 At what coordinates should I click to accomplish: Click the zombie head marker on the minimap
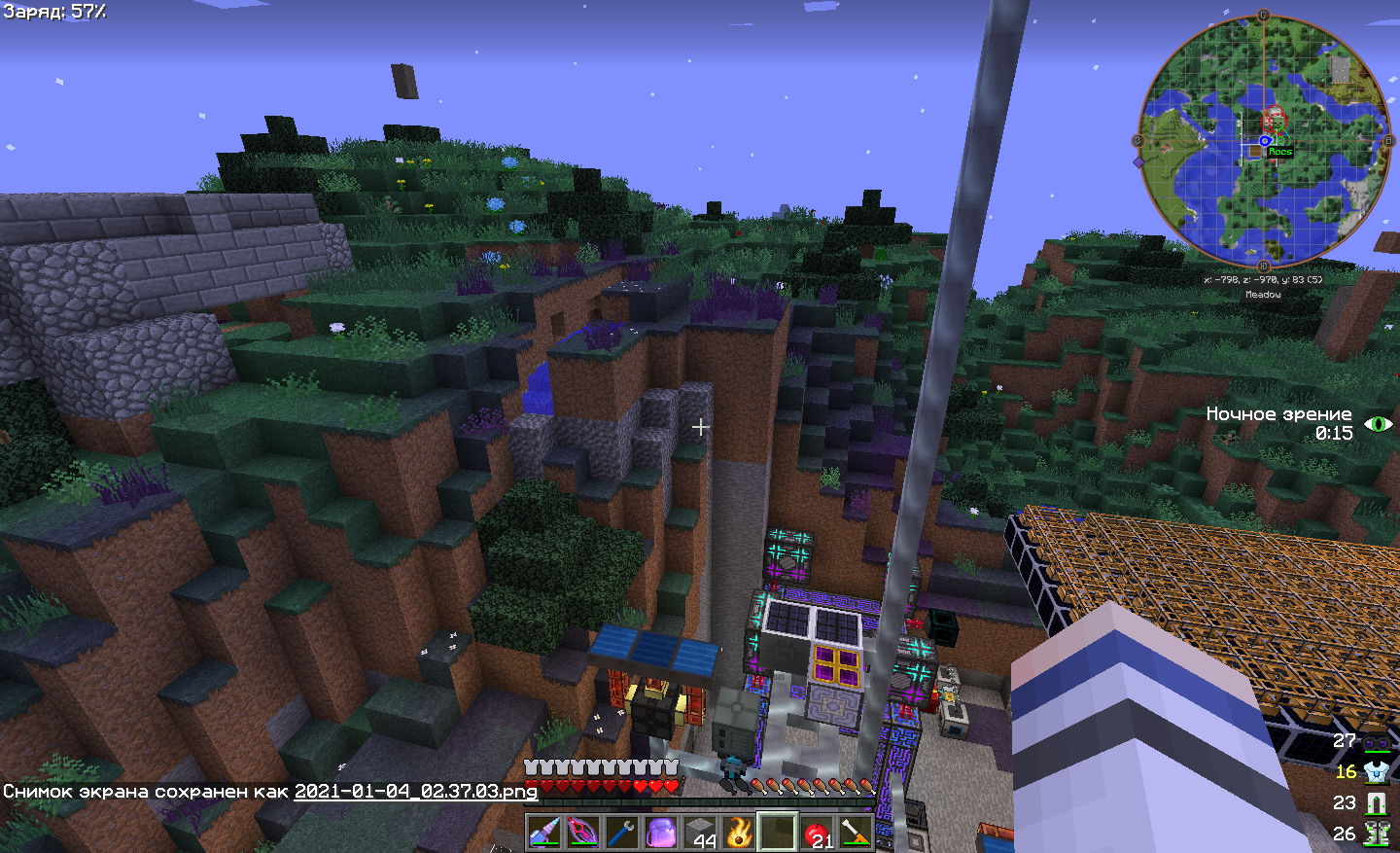(x=1274, y=120)
